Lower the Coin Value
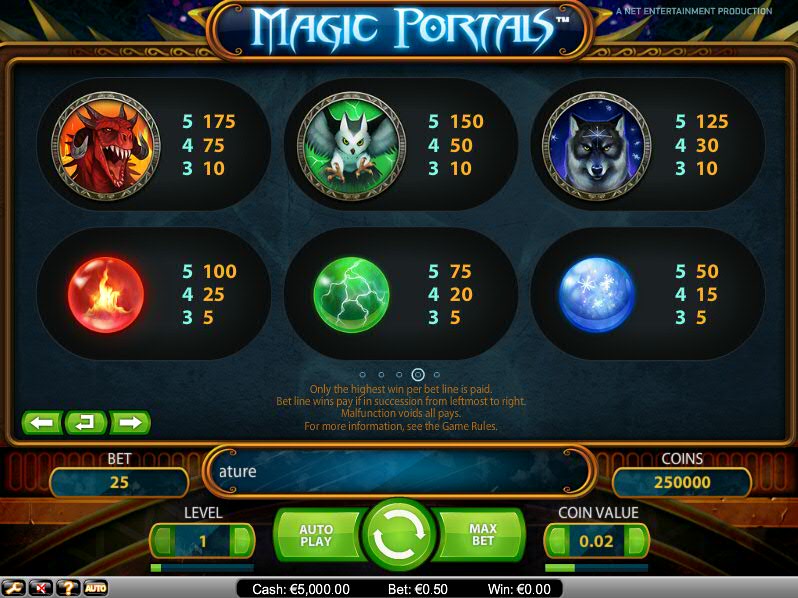This screenshot has height=598, width=798. click(x=555, y=541)
